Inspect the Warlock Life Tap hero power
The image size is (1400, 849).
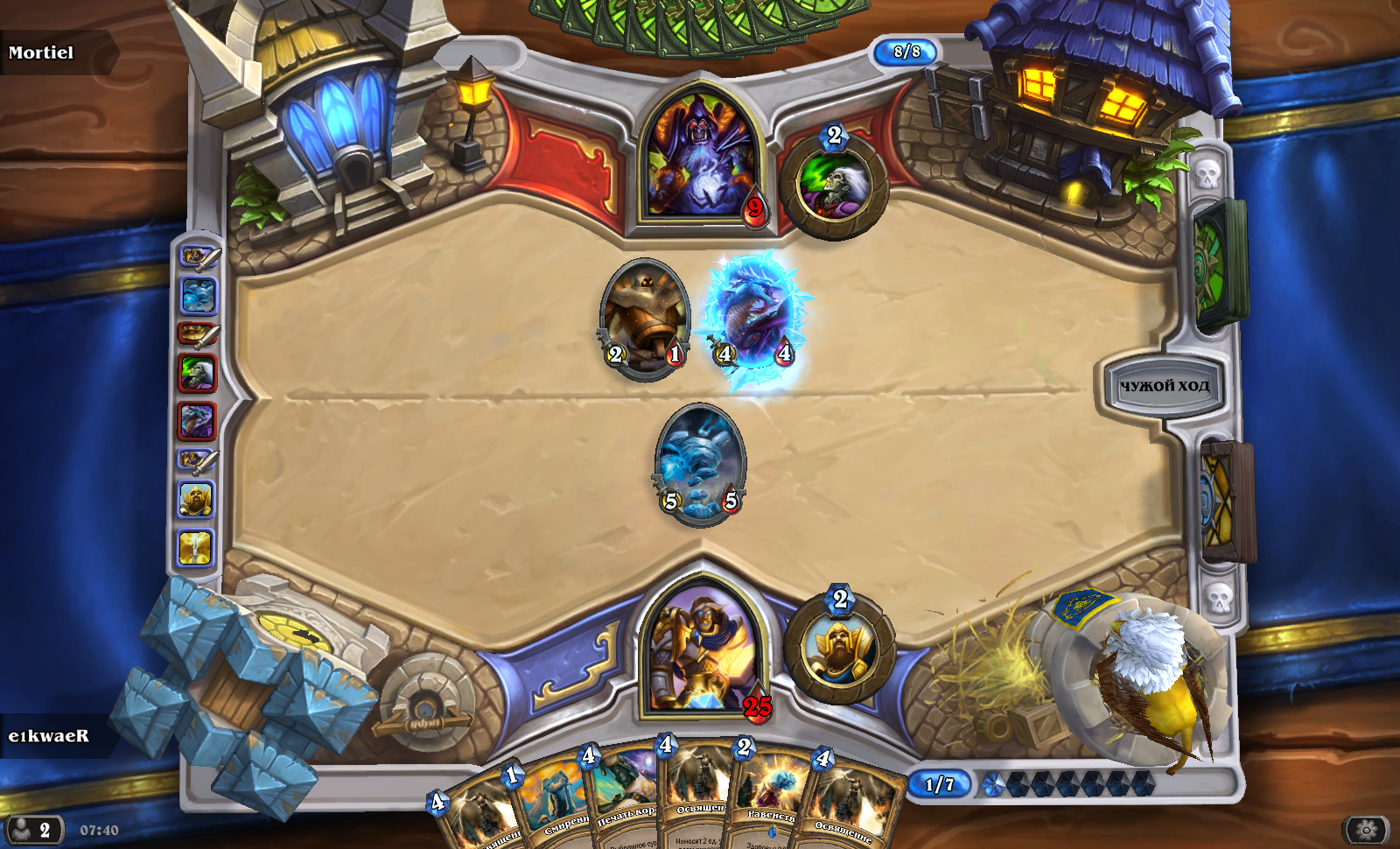(833, 185)
